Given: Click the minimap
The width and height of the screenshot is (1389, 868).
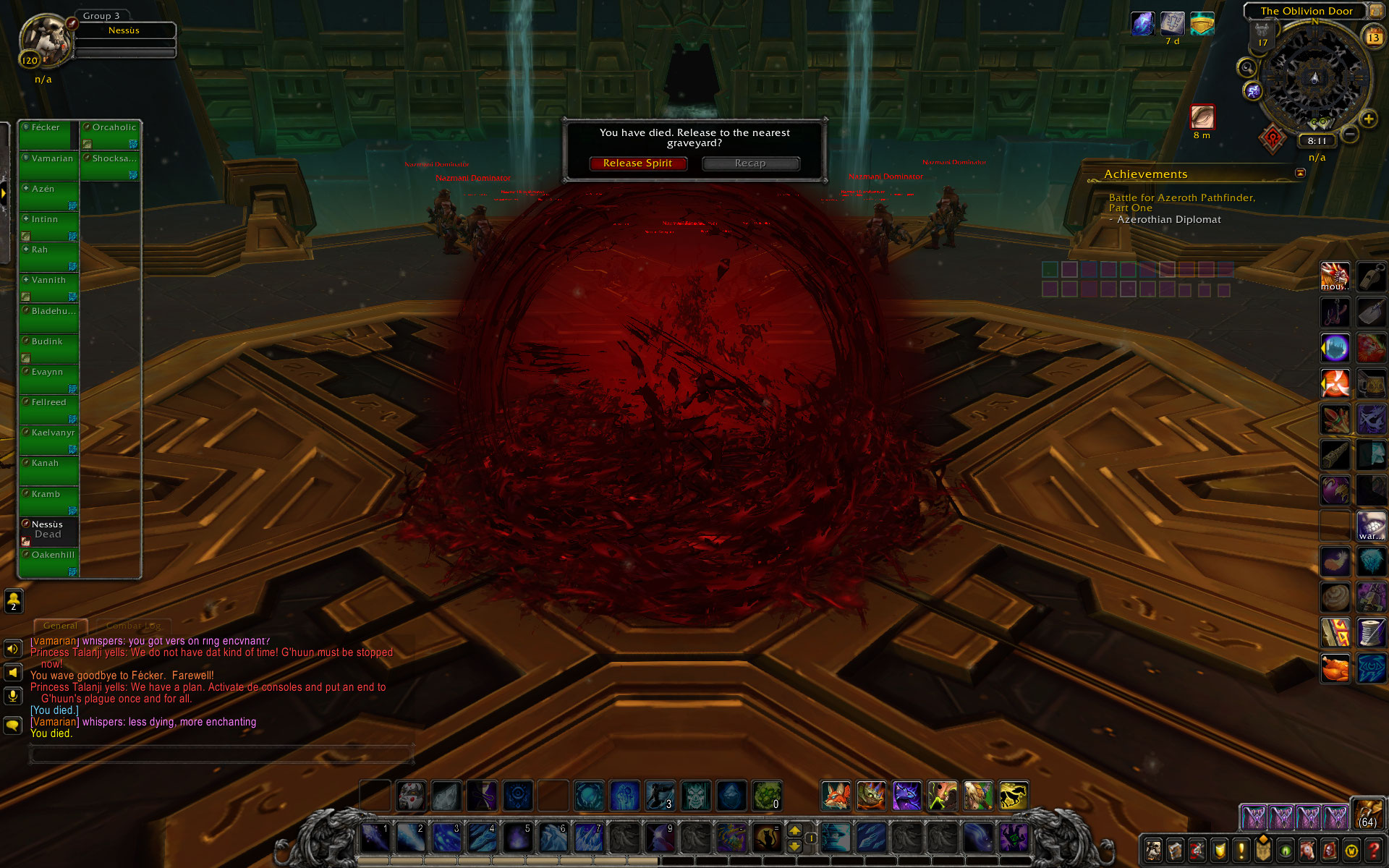Looking at the screenshot, I should pos(1314,78).
